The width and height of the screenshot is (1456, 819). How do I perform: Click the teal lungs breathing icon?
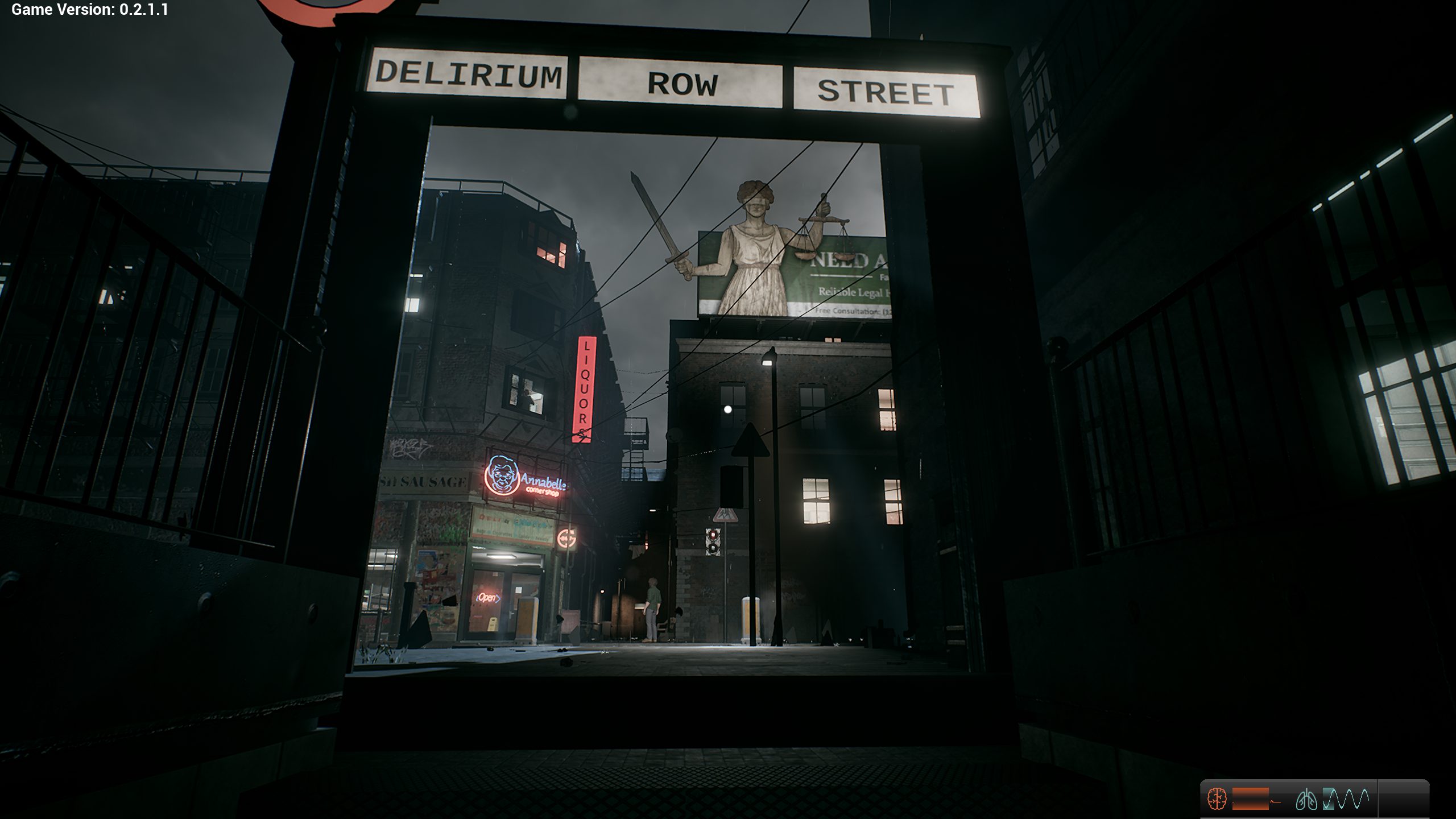[x=1306, y=800]
